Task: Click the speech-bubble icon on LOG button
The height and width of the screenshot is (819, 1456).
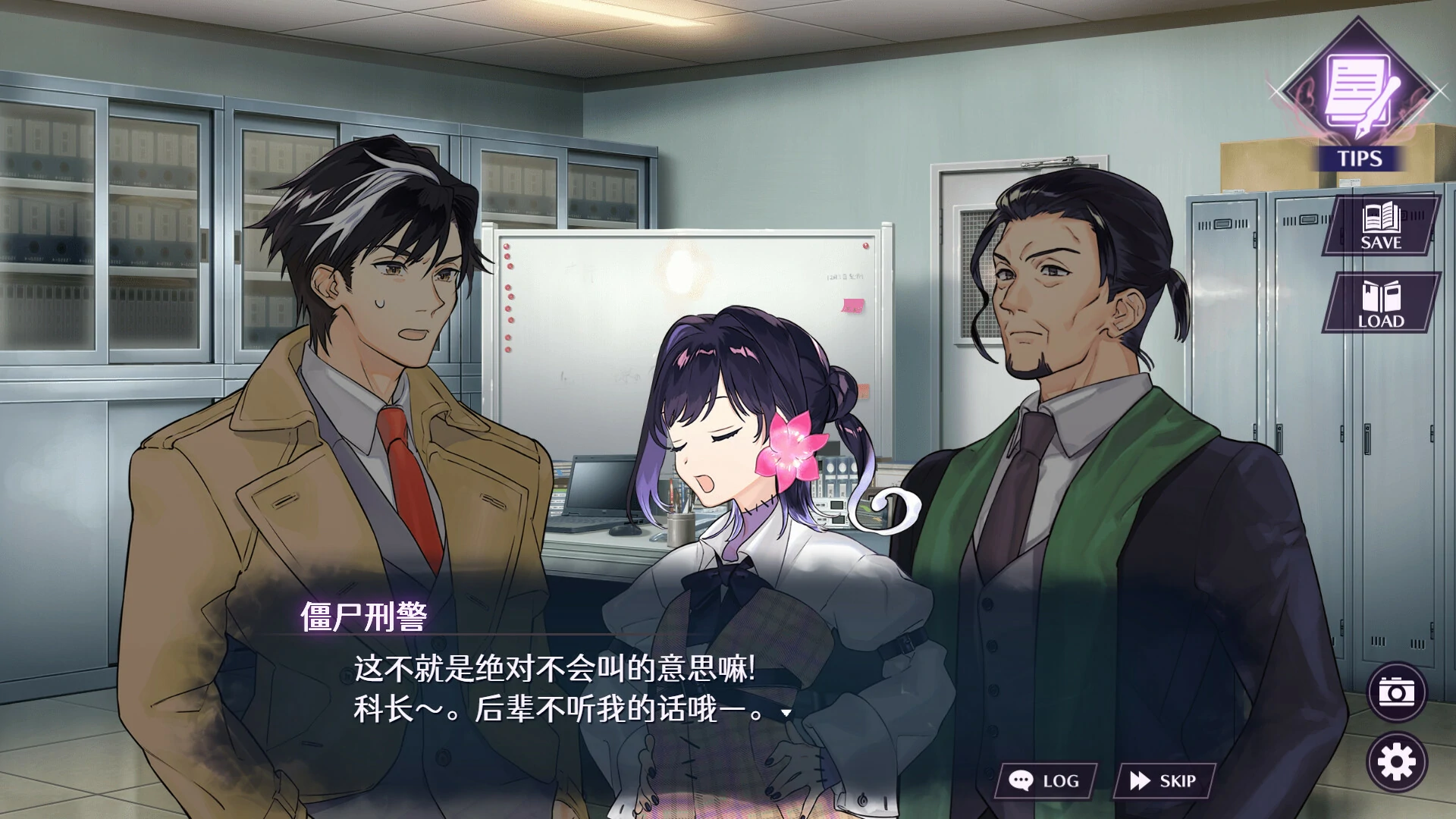Action: pyautogui.click(x=1021, y=779)
